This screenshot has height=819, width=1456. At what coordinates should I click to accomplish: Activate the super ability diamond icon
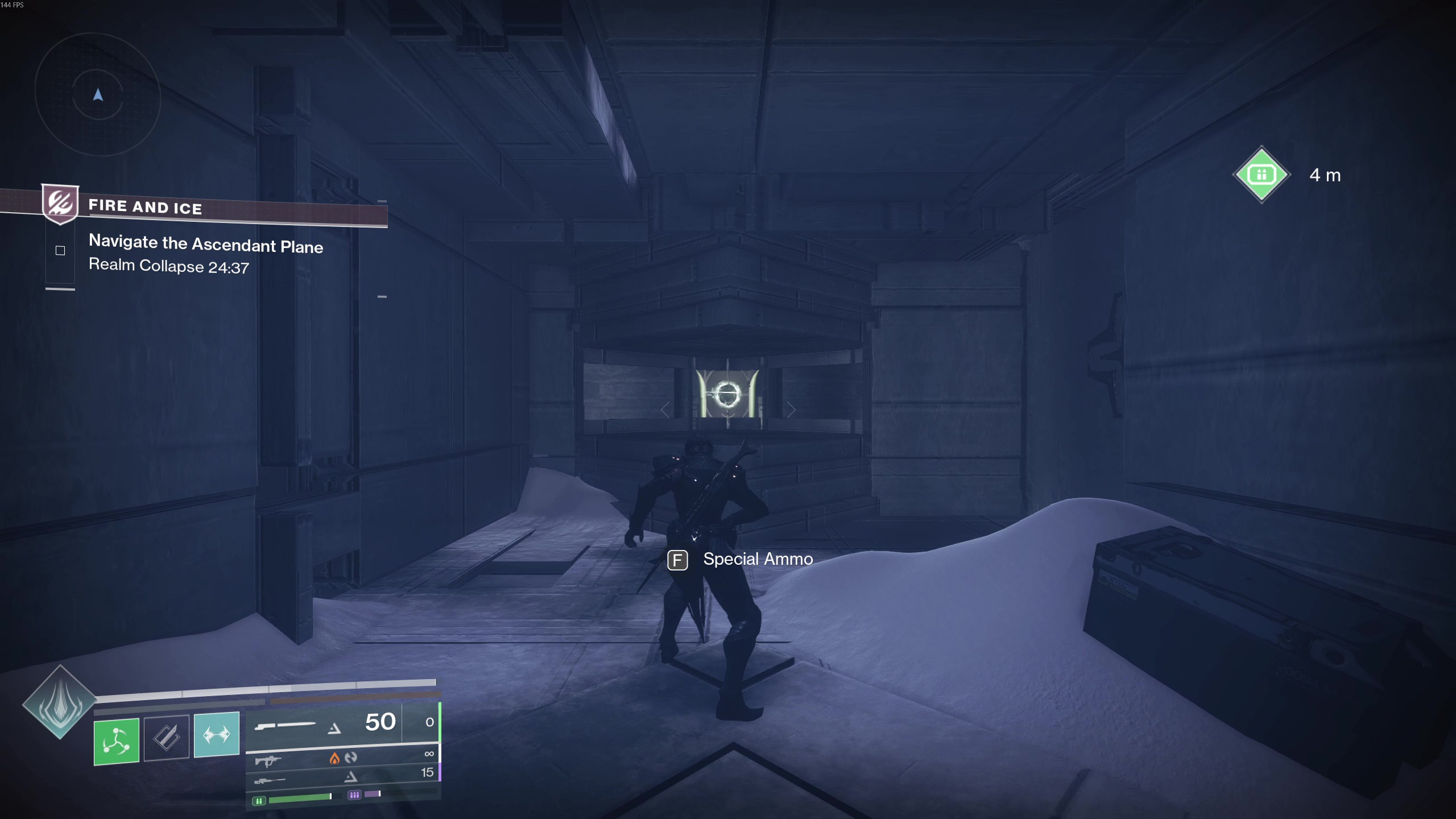60,702
